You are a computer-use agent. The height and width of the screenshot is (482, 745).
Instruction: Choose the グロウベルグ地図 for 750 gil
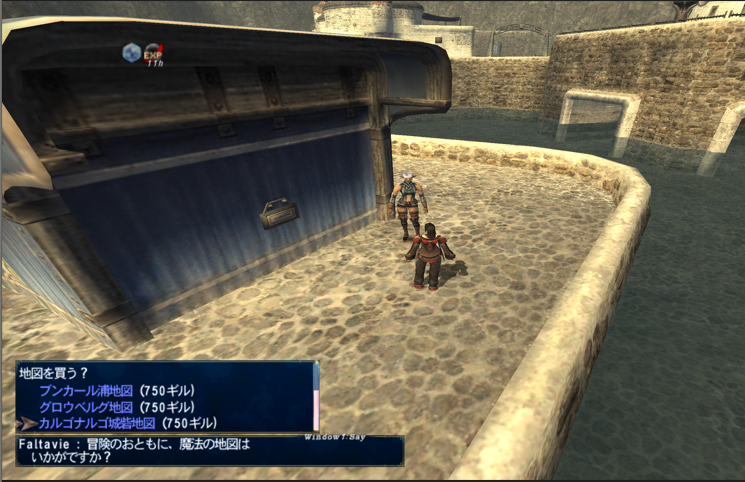coord(117,407)
